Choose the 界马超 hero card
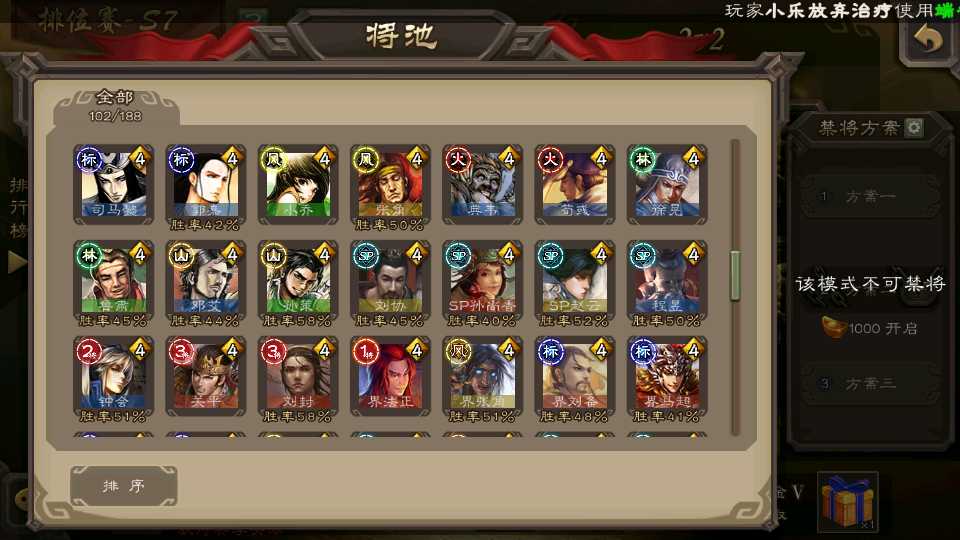The width and height of the screenshot is (960, 540). pyautogui.click(x=665, y=377)
